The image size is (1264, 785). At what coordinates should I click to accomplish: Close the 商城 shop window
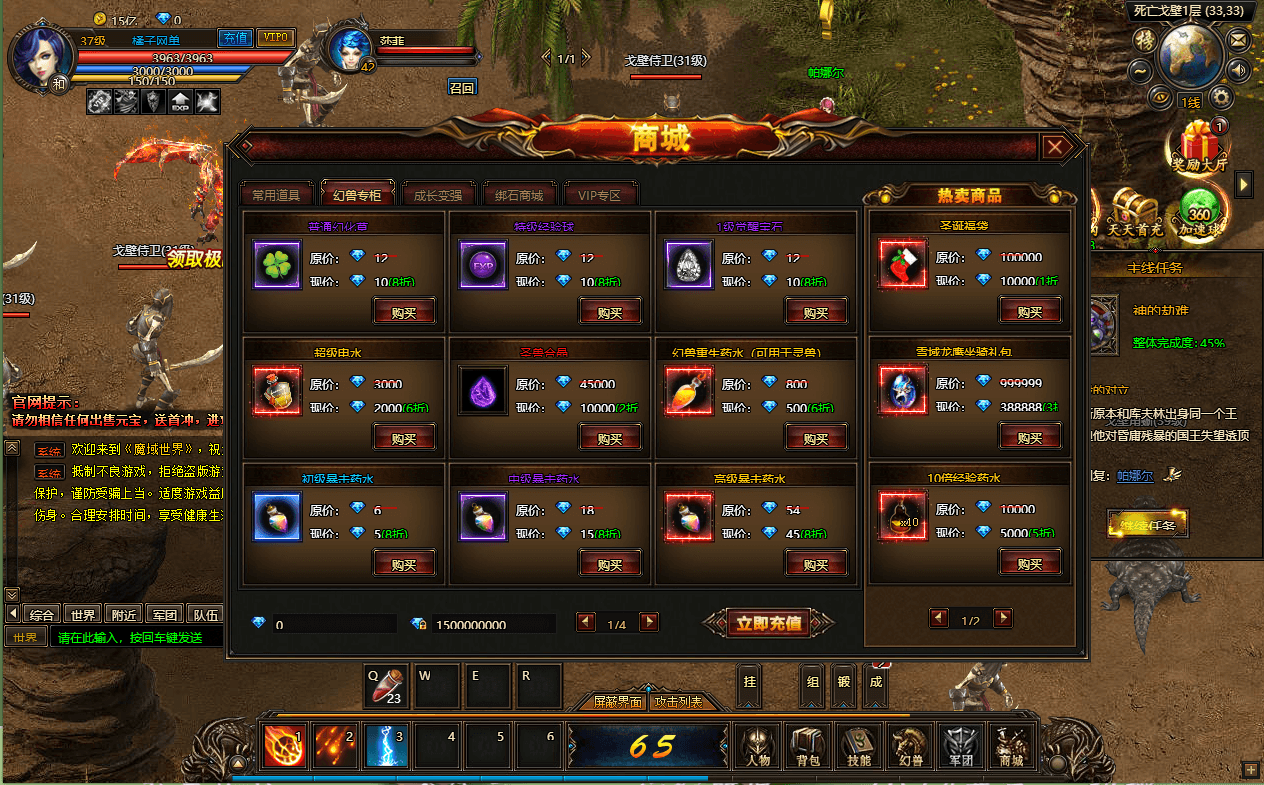pyautogui.click(x=1056, y=148)
